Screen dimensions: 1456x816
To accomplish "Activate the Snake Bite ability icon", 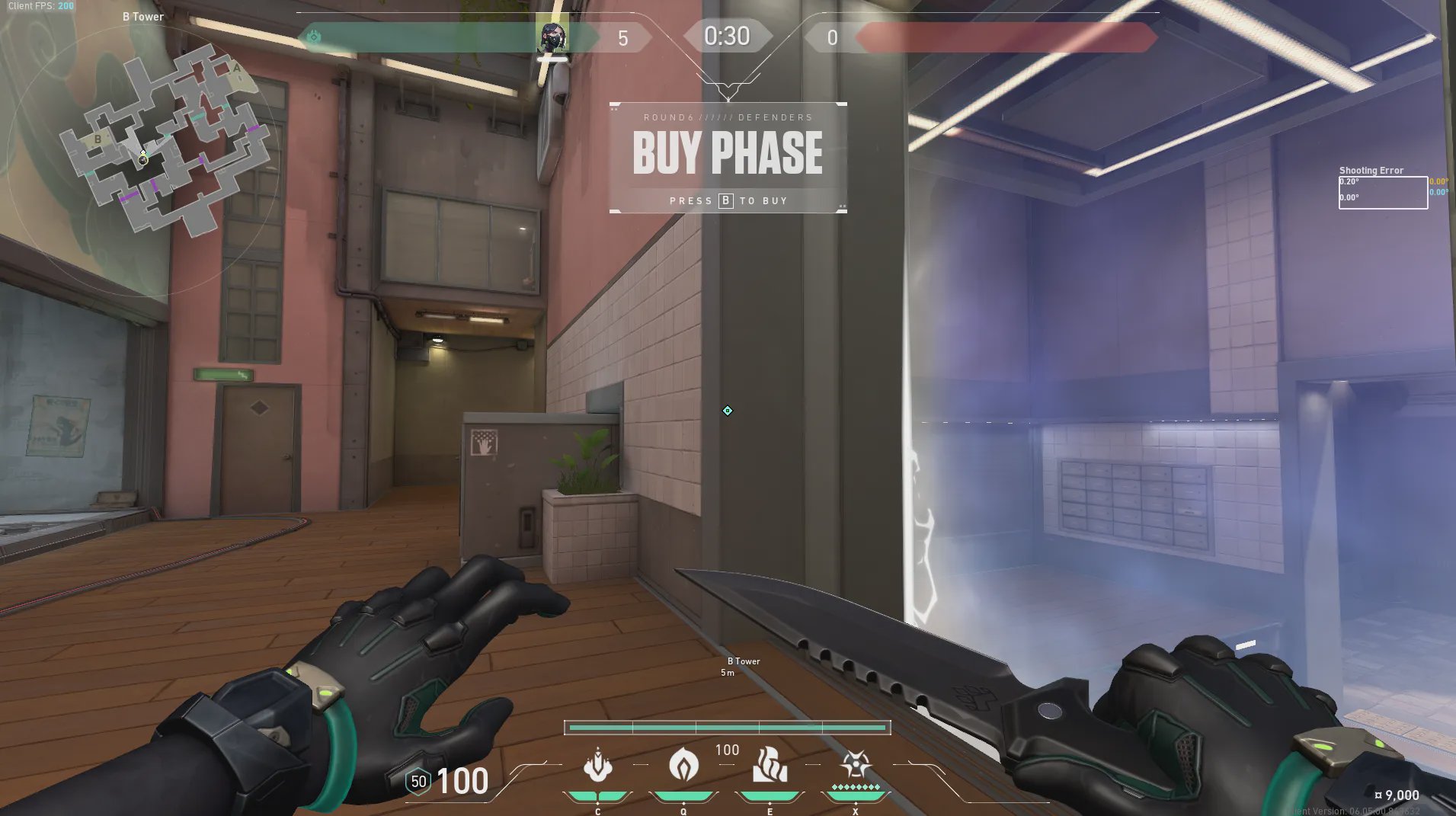I will pos(597,766).
